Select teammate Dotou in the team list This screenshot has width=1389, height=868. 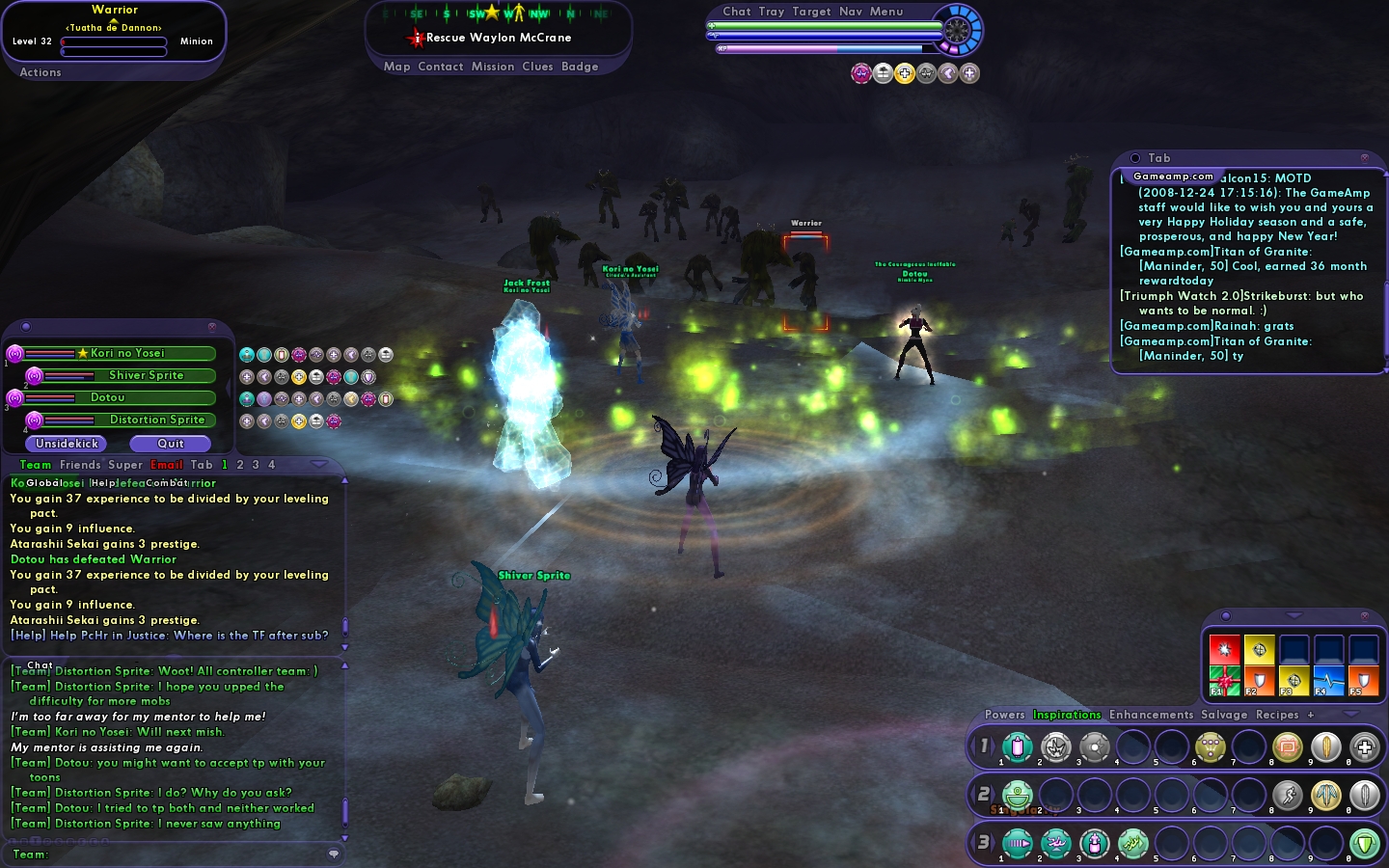(108, 397)
